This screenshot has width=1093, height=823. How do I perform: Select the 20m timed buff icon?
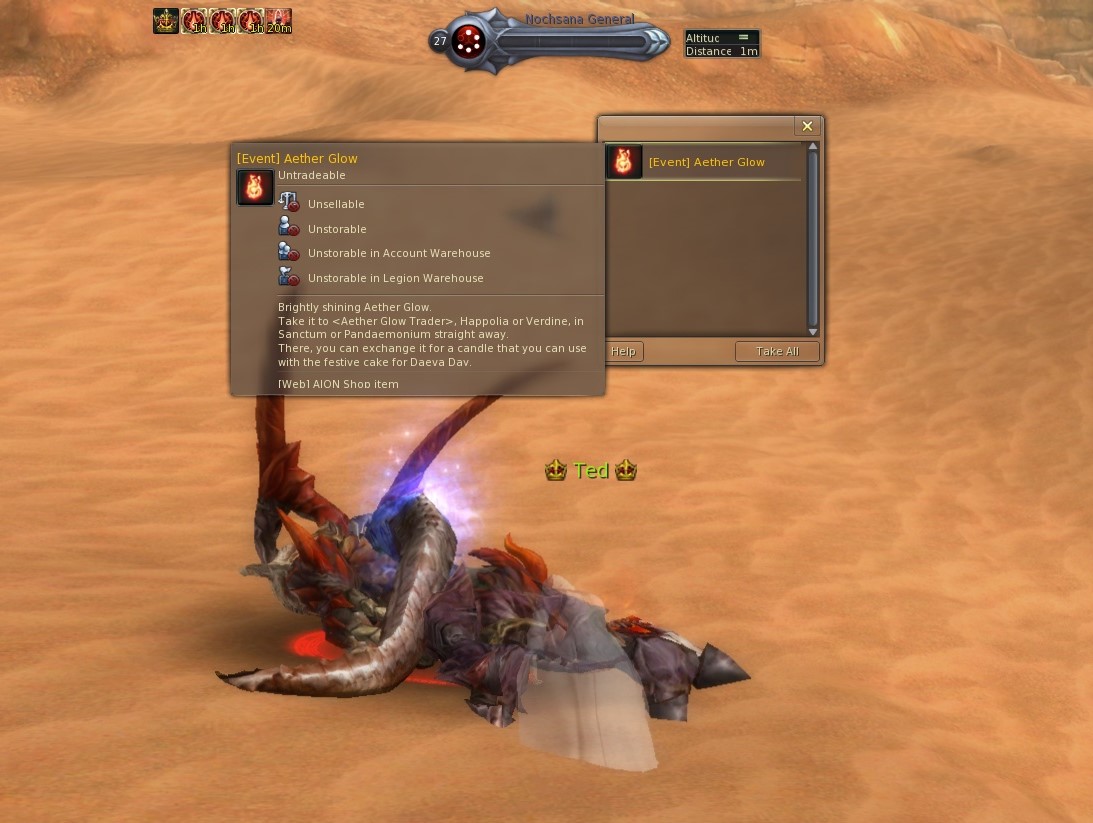(x=279, y=21)
